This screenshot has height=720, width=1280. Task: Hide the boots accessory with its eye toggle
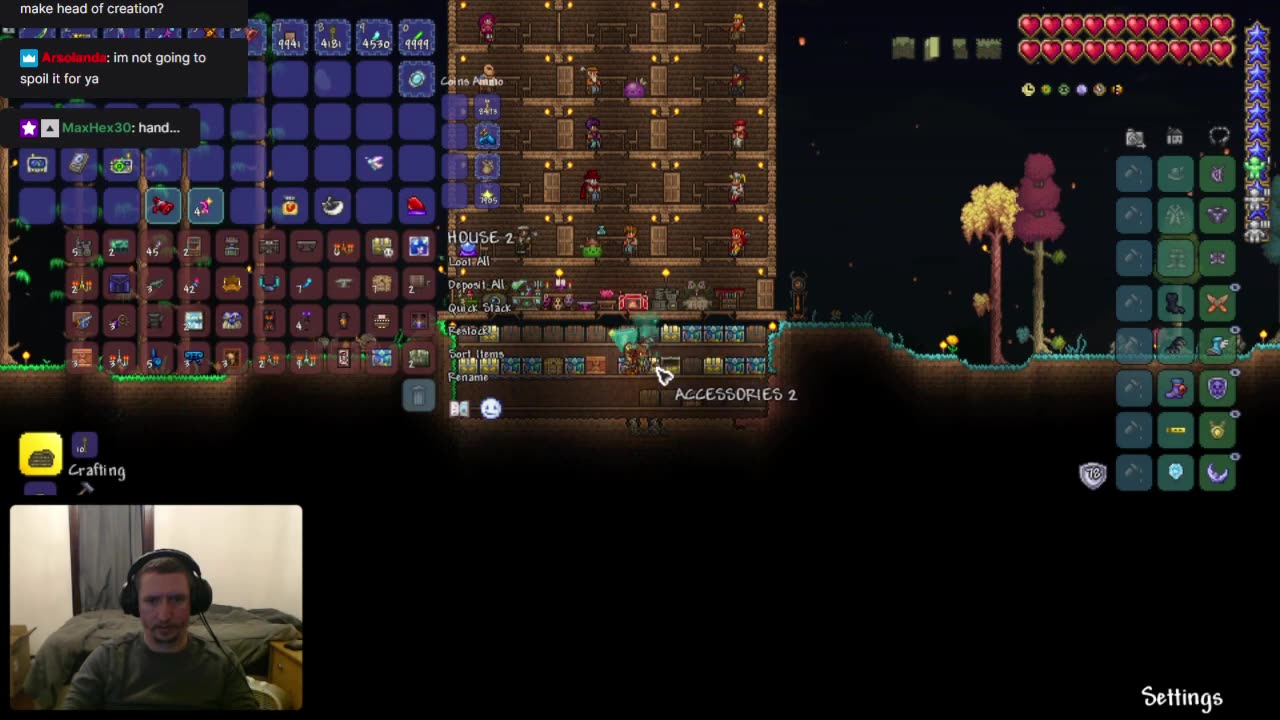[x=1234, y=330]
